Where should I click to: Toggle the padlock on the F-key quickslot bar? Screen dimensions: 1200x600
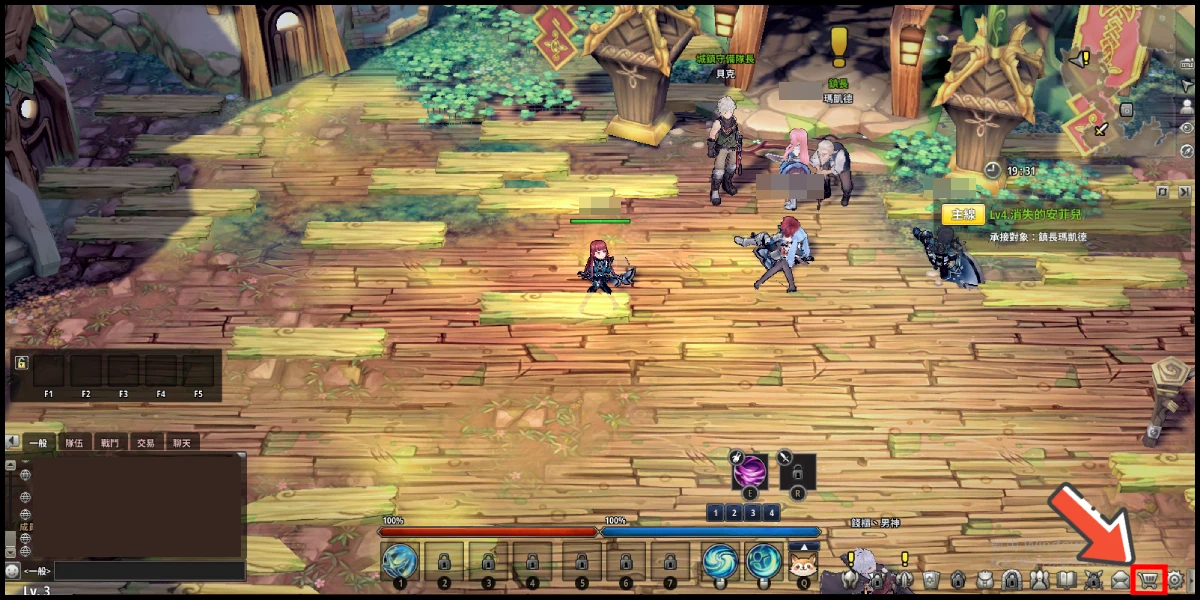pyautogui.click(x=21, y=362)
